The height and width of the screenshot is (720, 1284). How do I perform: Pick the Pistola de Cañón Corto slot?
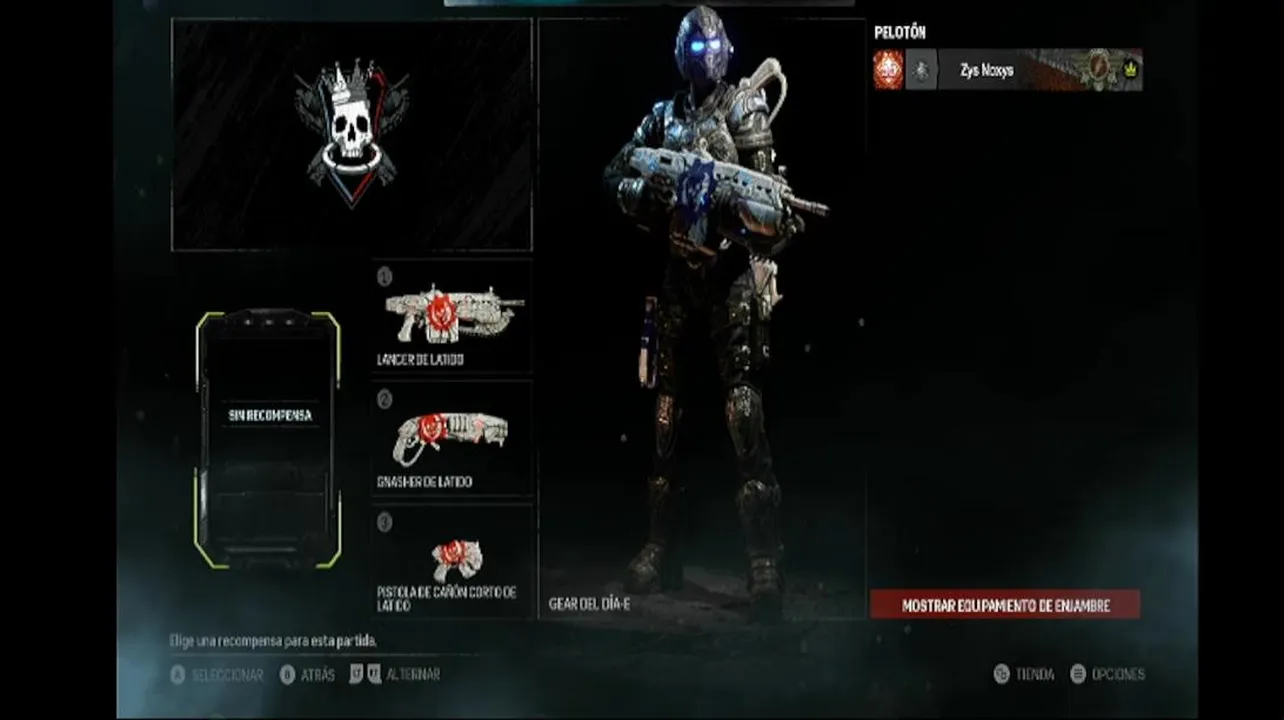click(452, 562)
